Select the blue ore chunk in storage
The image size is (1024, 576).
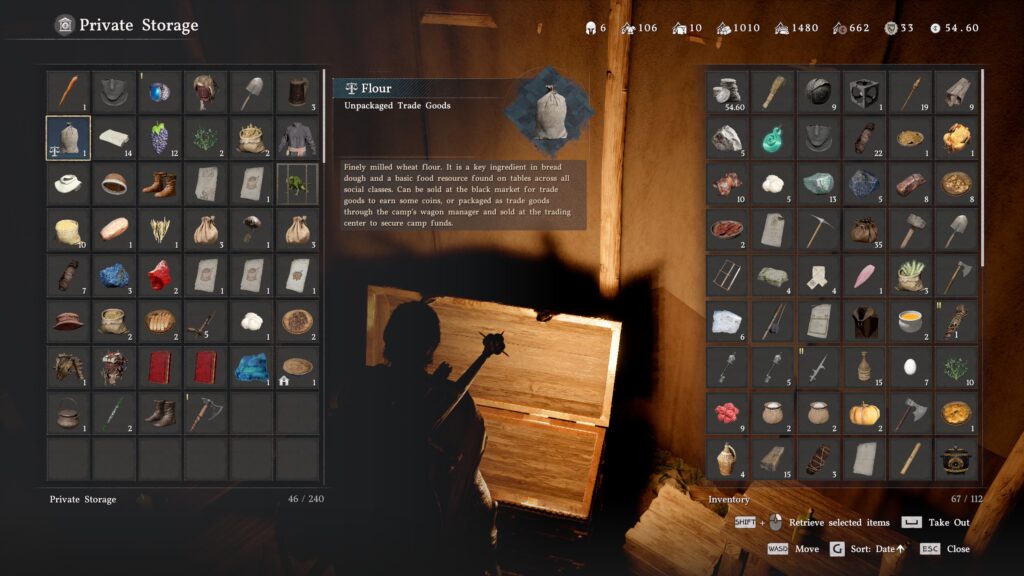pyautogui.click(x=114, y=275)
